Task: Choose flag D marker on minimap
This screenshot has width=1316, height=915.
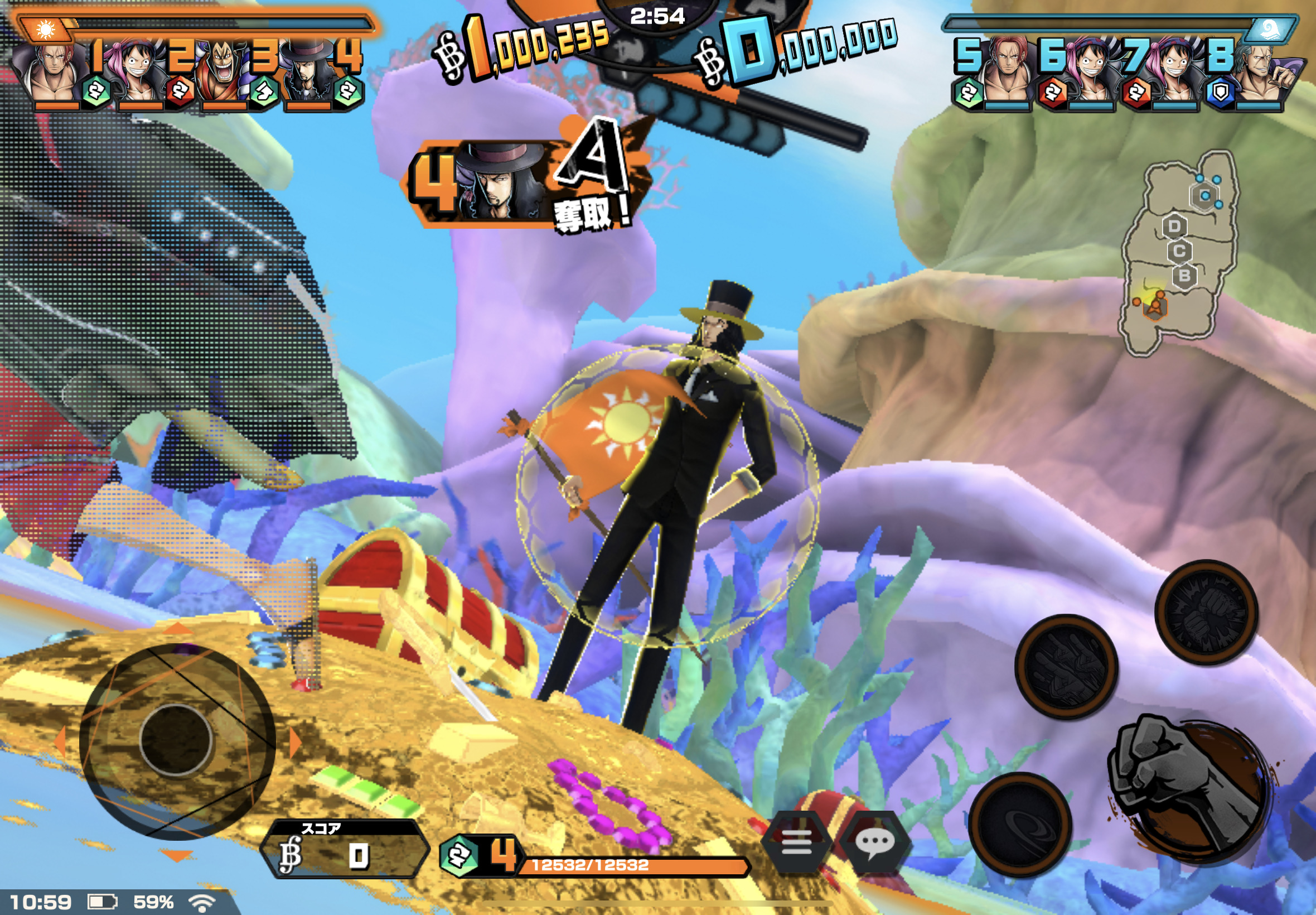Action: pyautogui.click(x=1174, y=227)
